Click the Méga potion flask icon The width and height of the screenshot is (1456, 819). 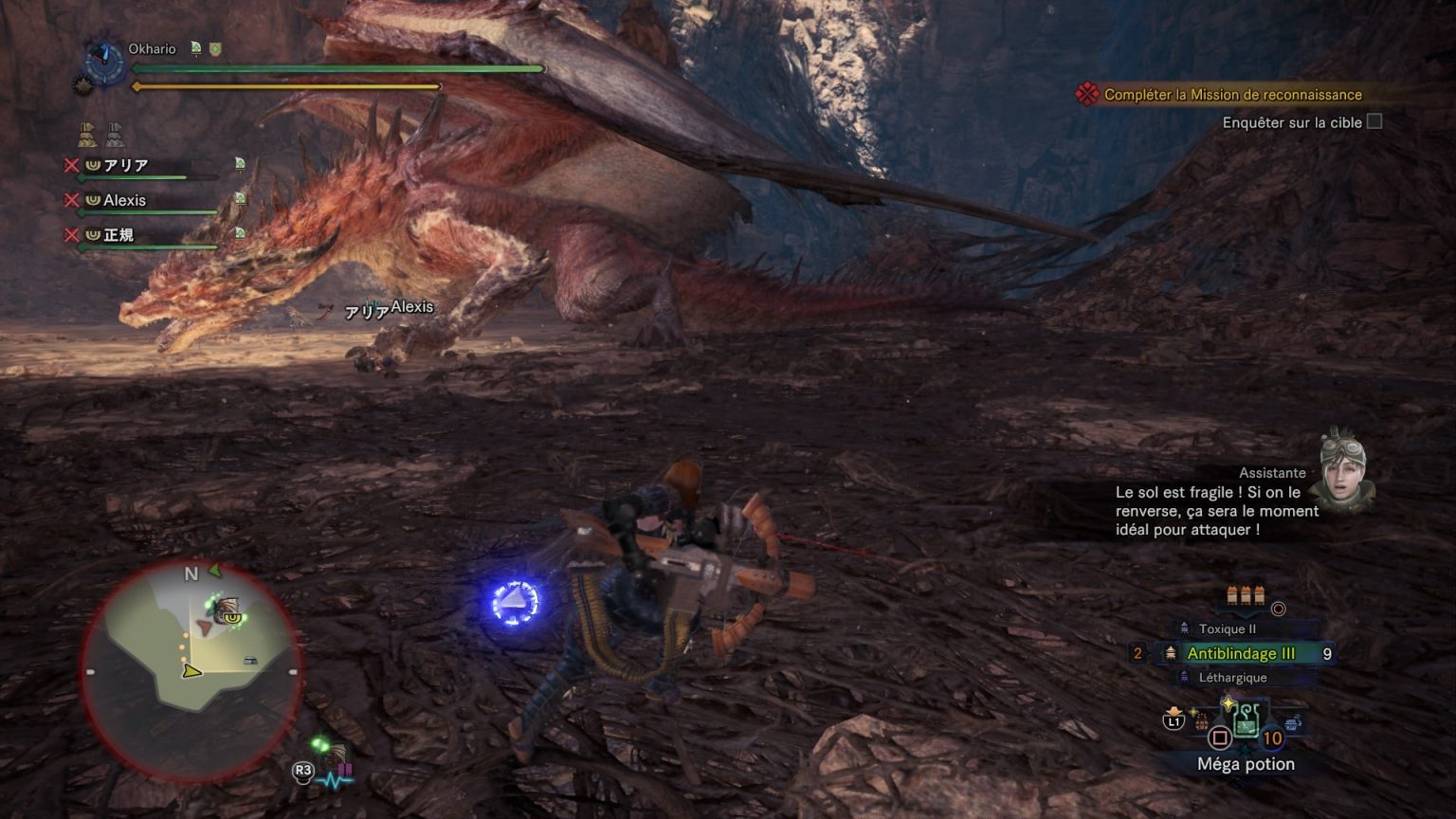pyautogui.click(x=1246, y=722)
